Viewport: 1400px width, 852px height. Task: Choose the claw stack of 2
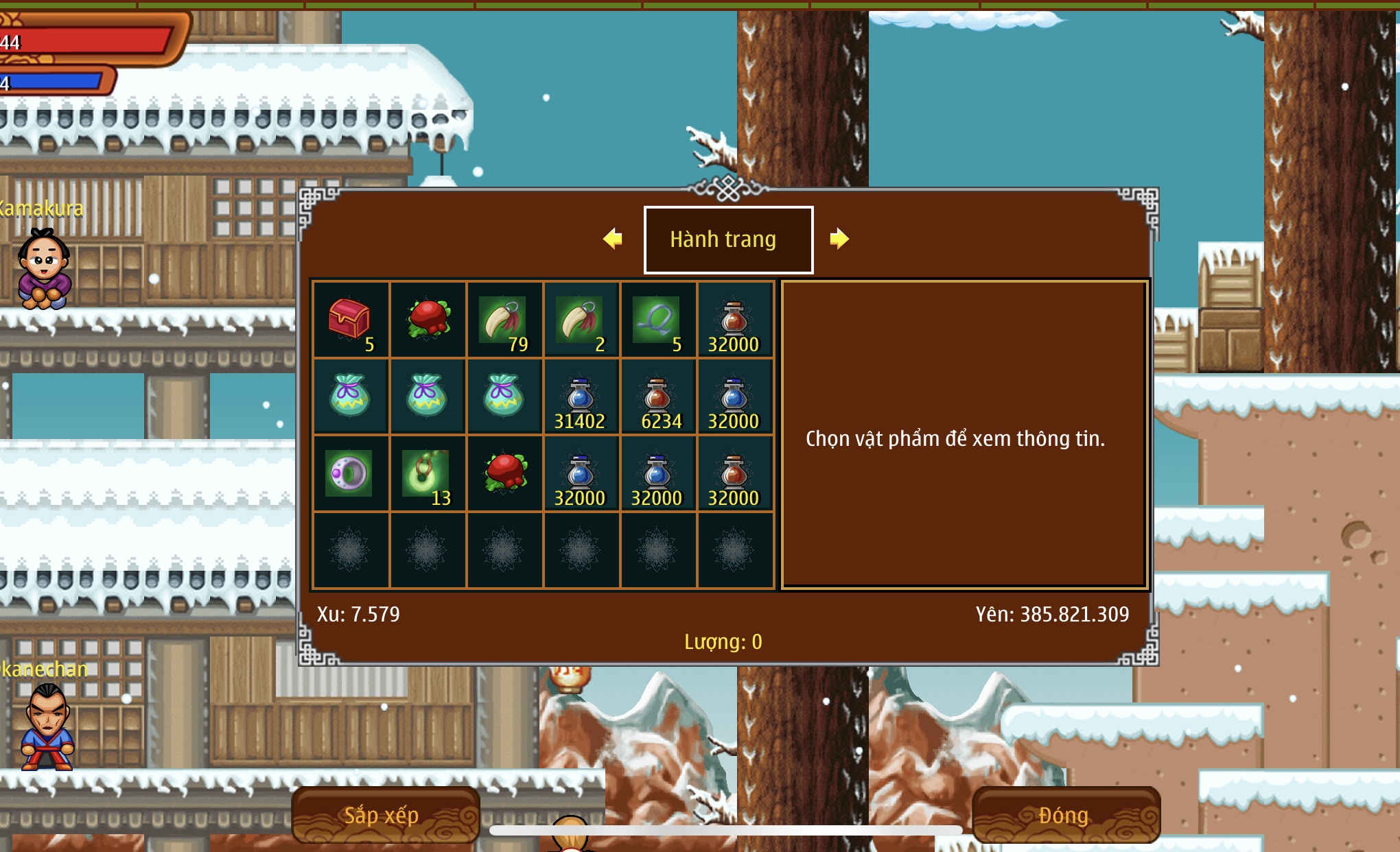pyautogui.click(x=581, y=320)
